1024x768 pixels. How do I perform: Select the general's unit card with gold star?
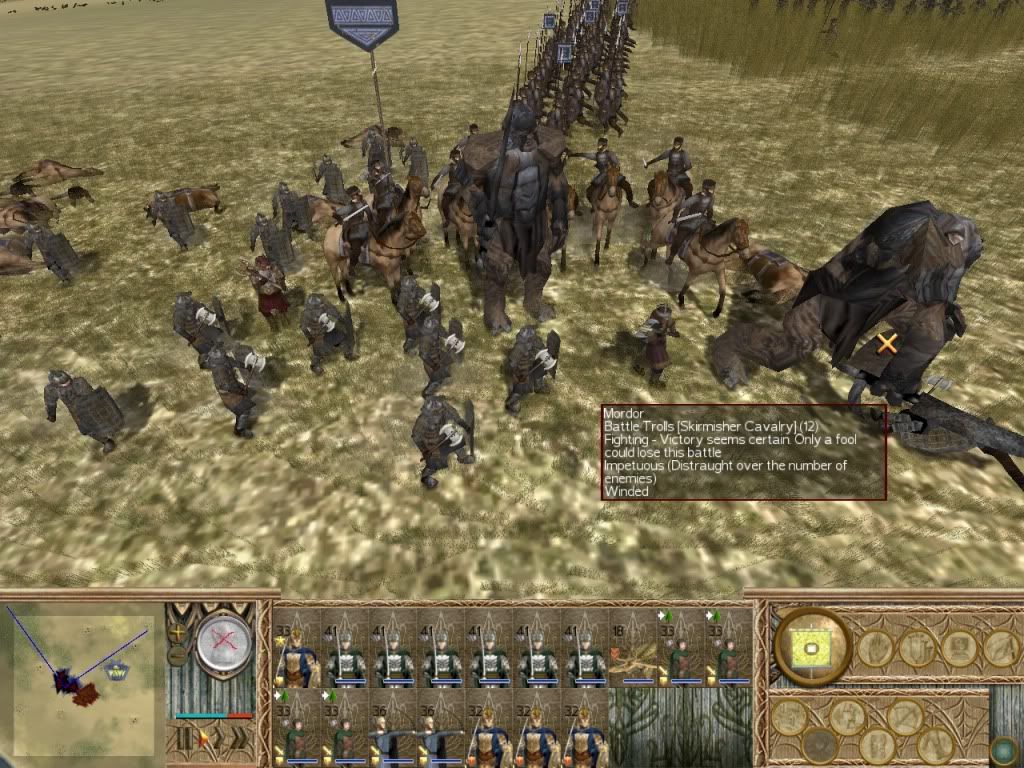pos(296,650)
